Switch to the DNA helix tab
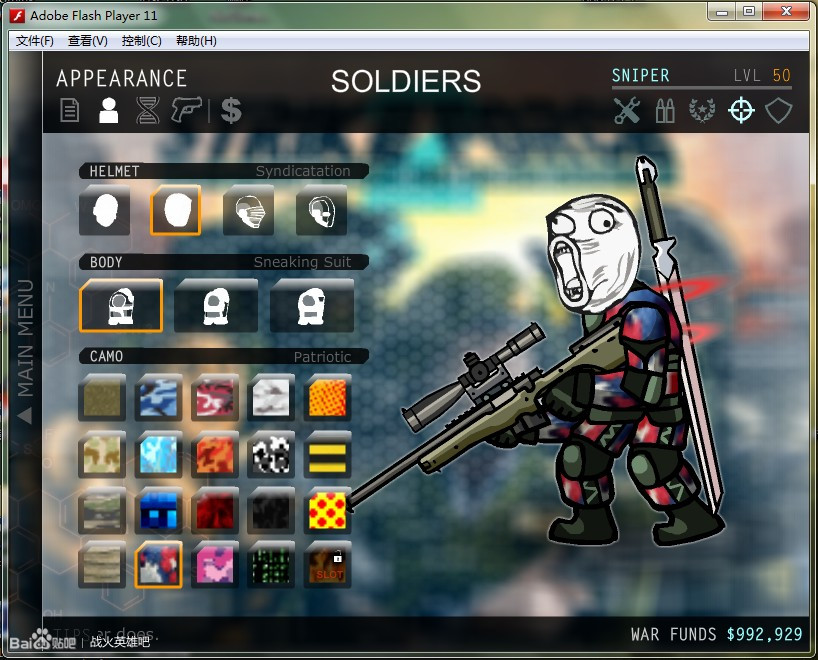818x660 pixels. 148,110
